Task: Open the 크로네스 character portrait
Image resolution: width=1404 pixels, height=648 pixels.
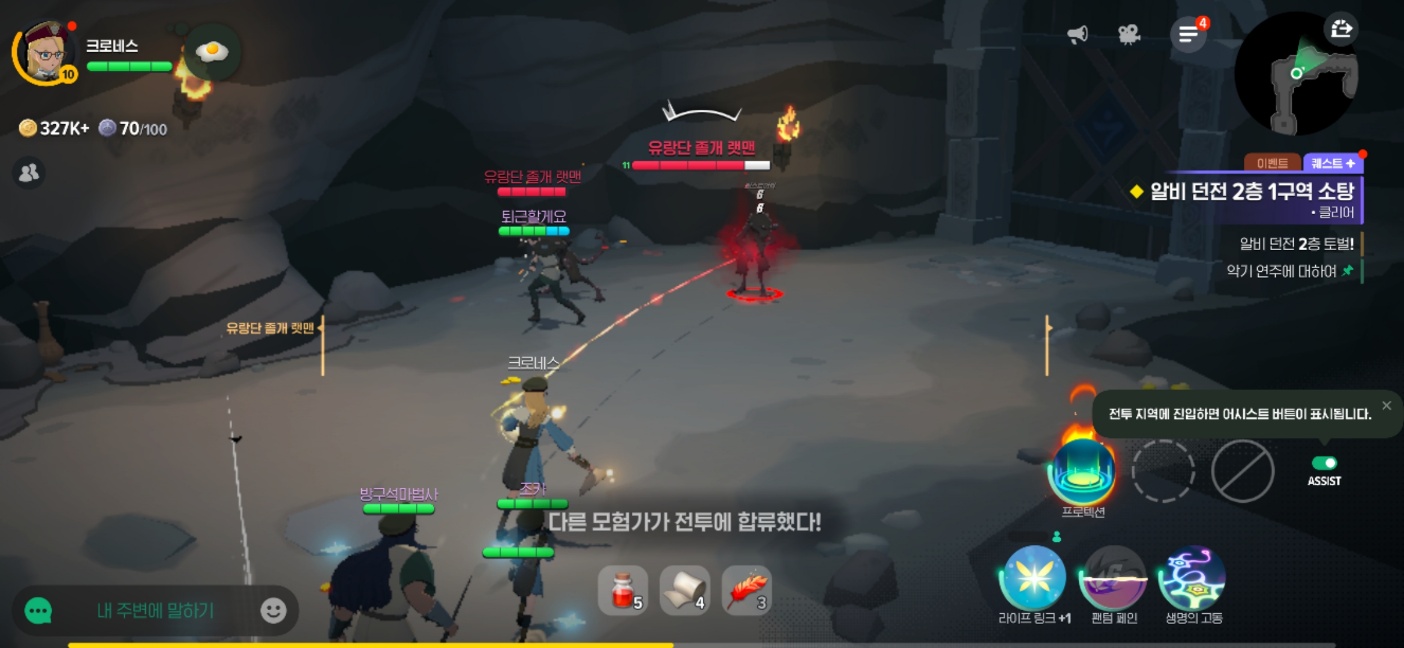Action: (45, 52)
